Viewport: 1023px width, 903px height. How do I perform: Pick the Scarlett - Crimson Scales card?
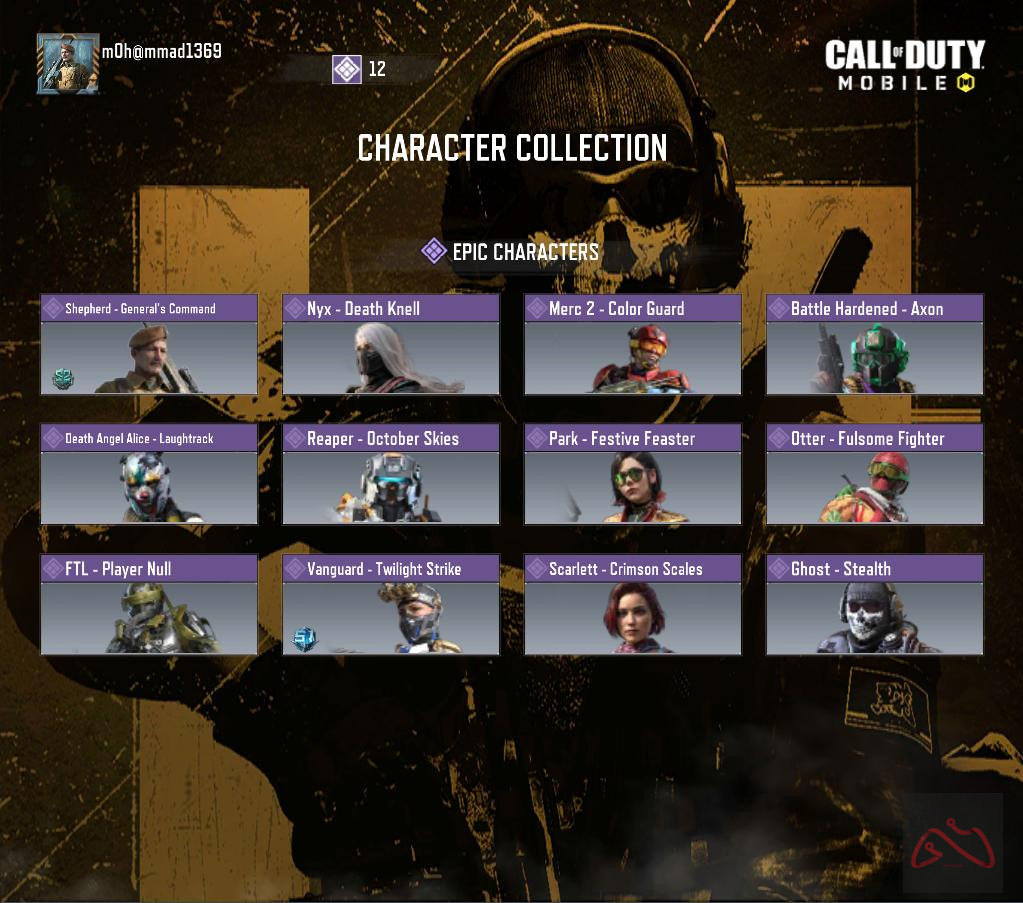[633, 605]
